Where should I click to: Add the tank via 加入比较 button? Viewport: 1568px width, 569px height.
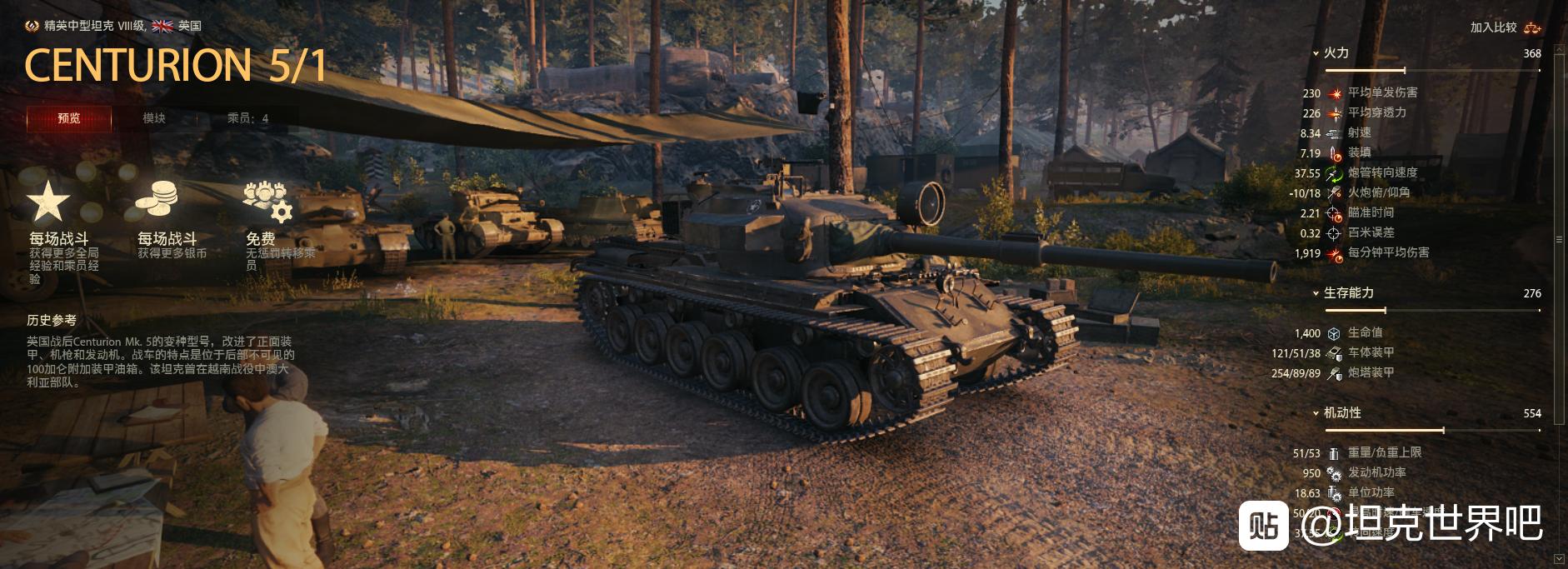click(x=1505, y=27)
